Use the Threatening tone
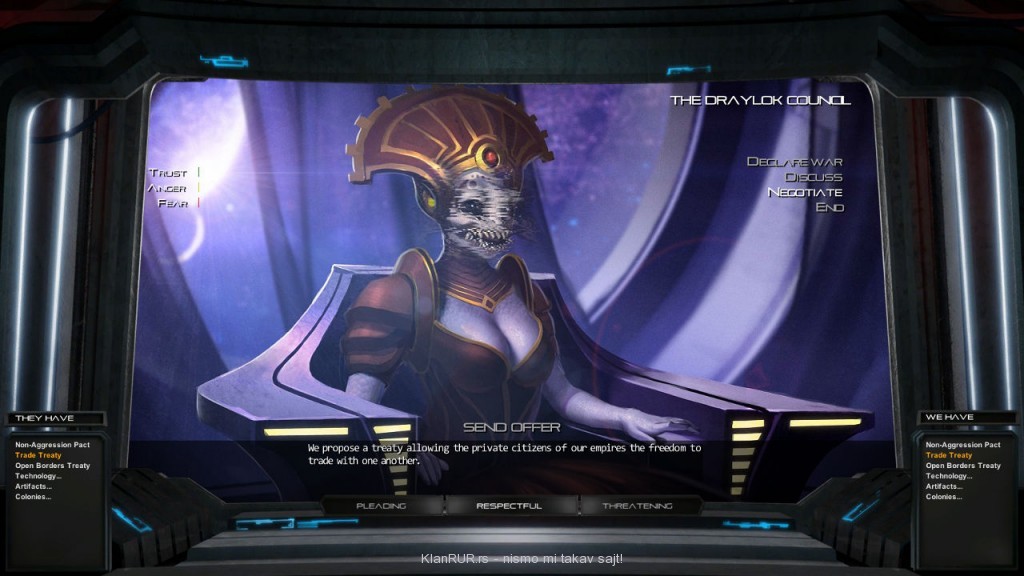The image size is (1024, 576). tap(637, 506)
